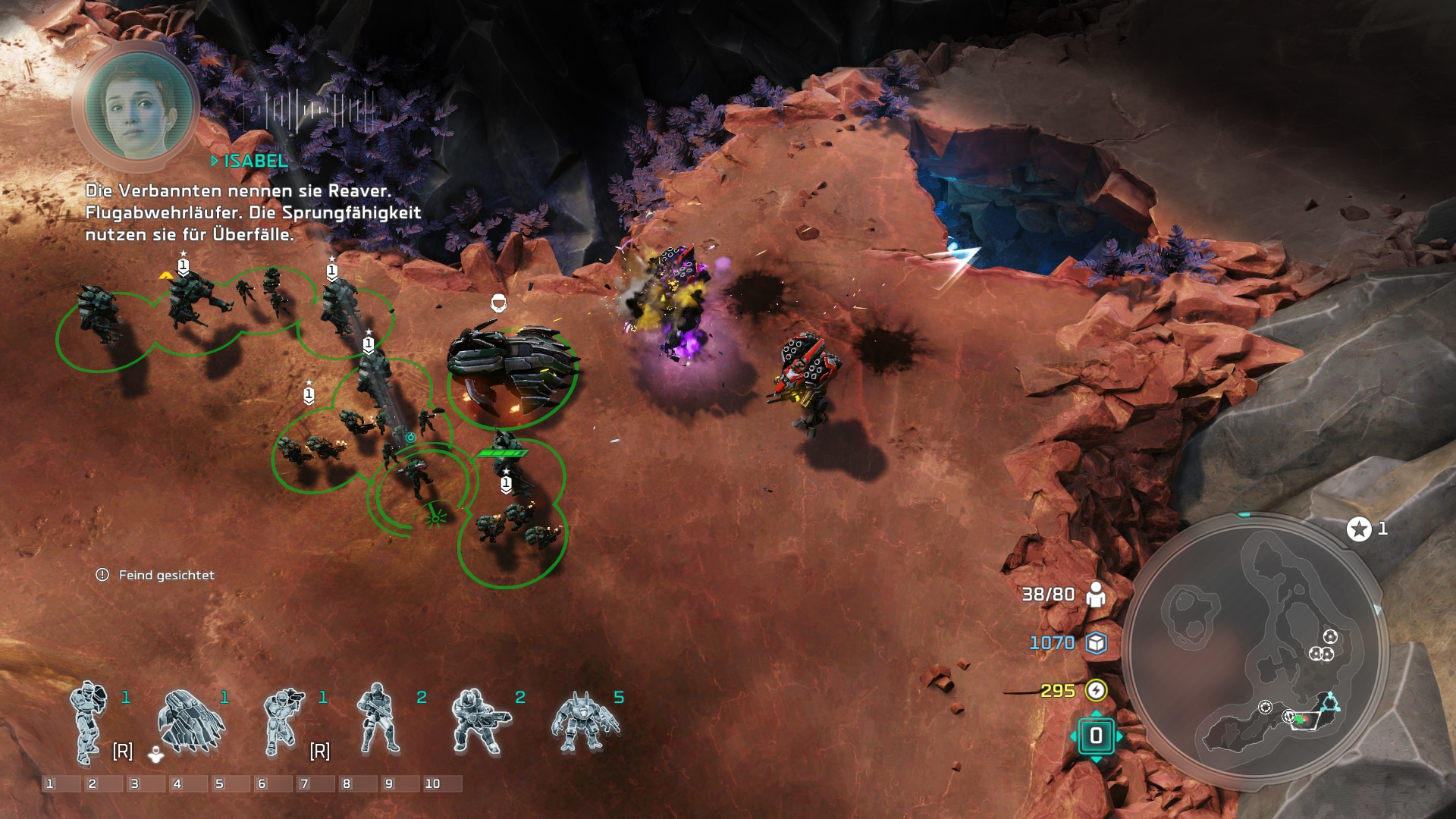This screenshot has height=819, width=1456.
Task: Select the Cyclops mech unit group icon
Action: tap(584, 722)
